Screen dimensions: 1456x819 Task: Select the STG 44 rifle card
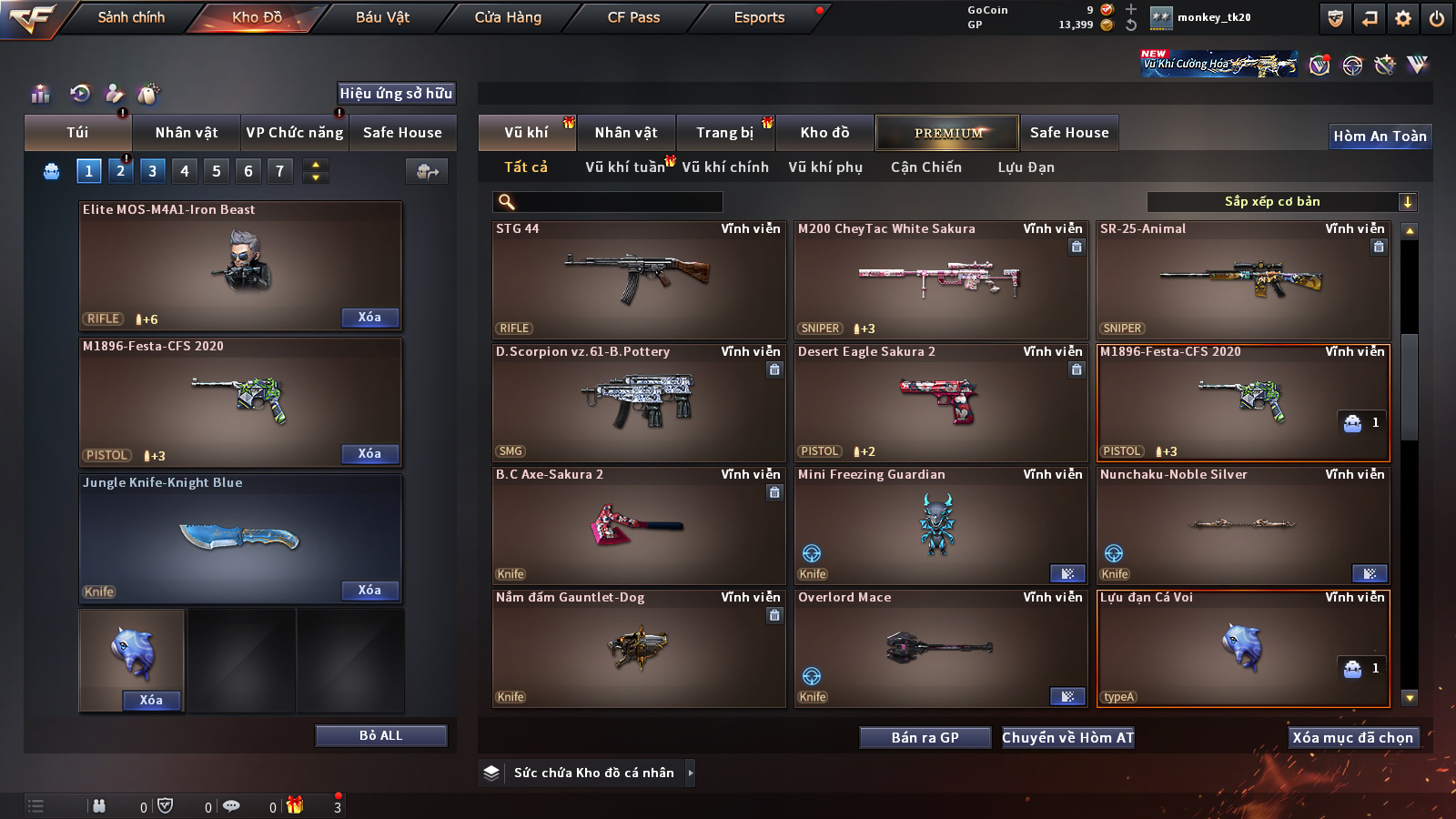639,280
